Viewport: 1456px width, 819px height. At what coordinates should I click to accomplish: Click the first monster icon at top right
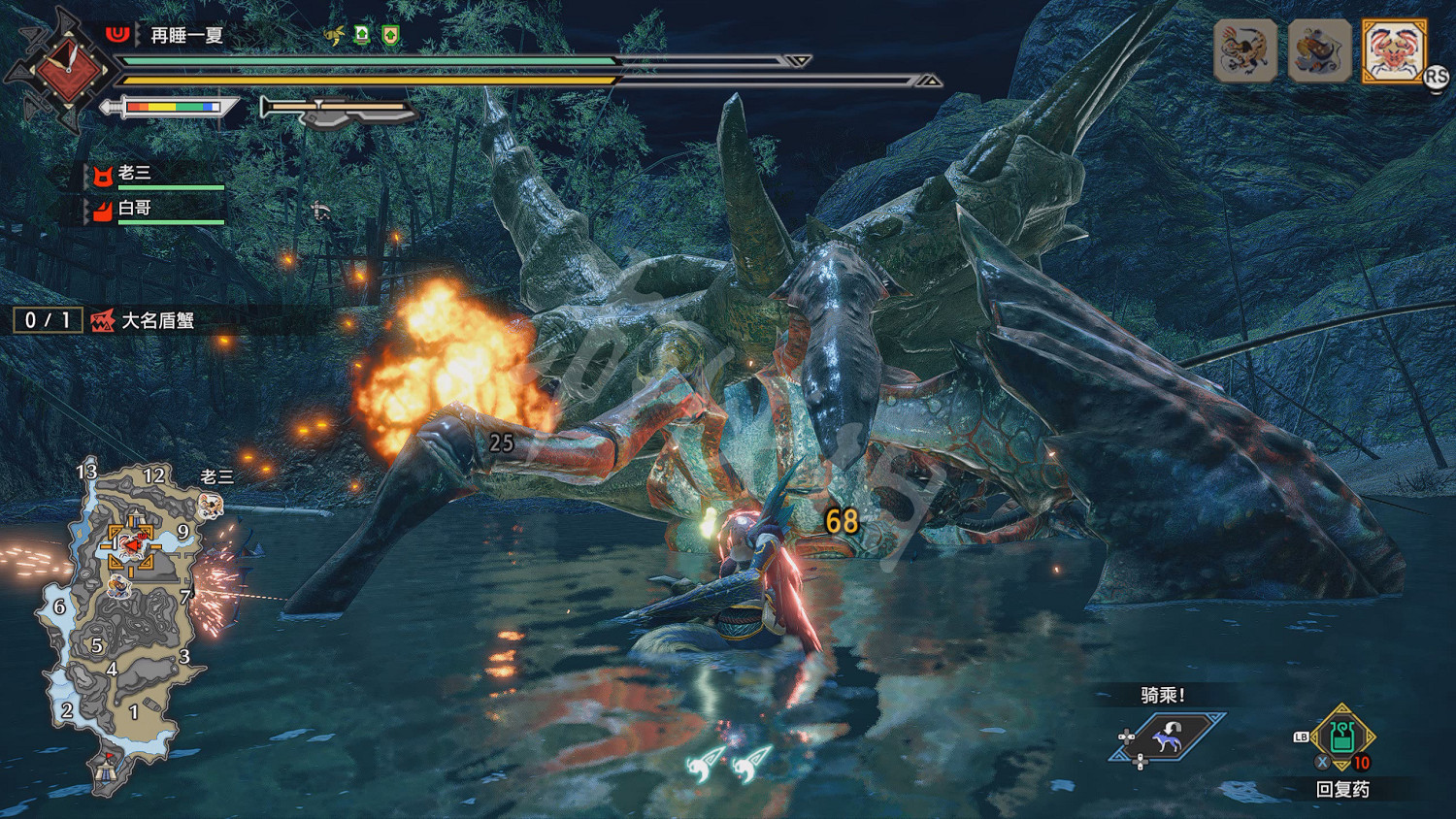[1244, 50]
